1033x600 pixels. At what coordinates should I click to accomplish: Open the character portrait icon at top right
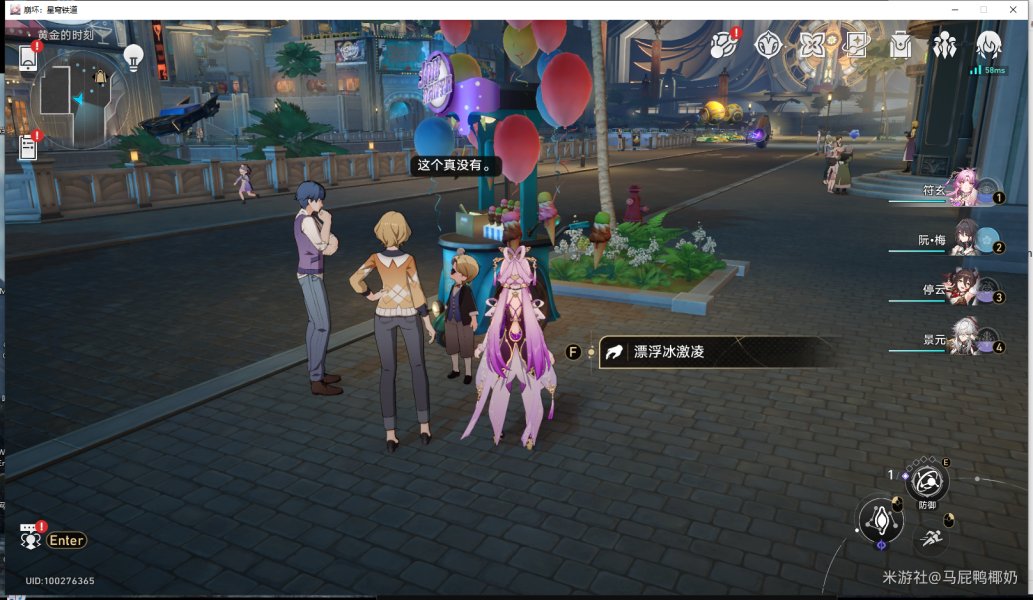coord(989,45)
